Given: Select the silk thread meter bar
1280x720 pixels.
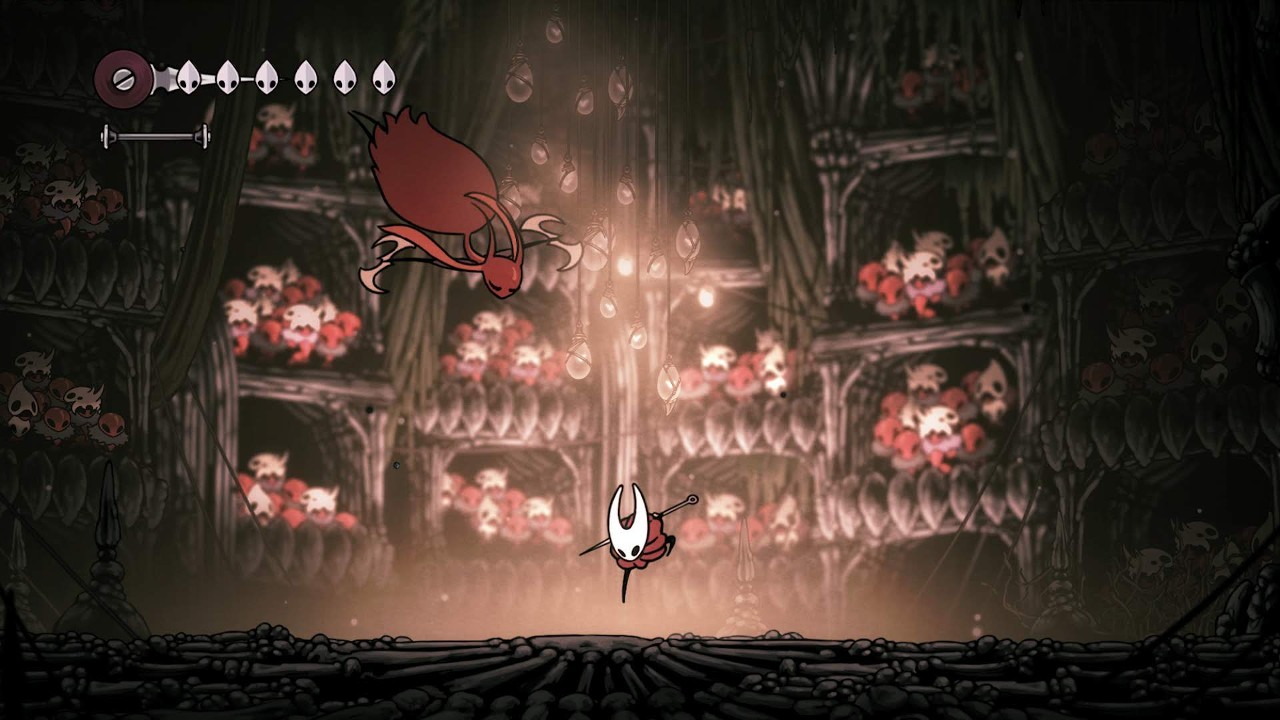Looking at the screenshot, I should 155,135.
